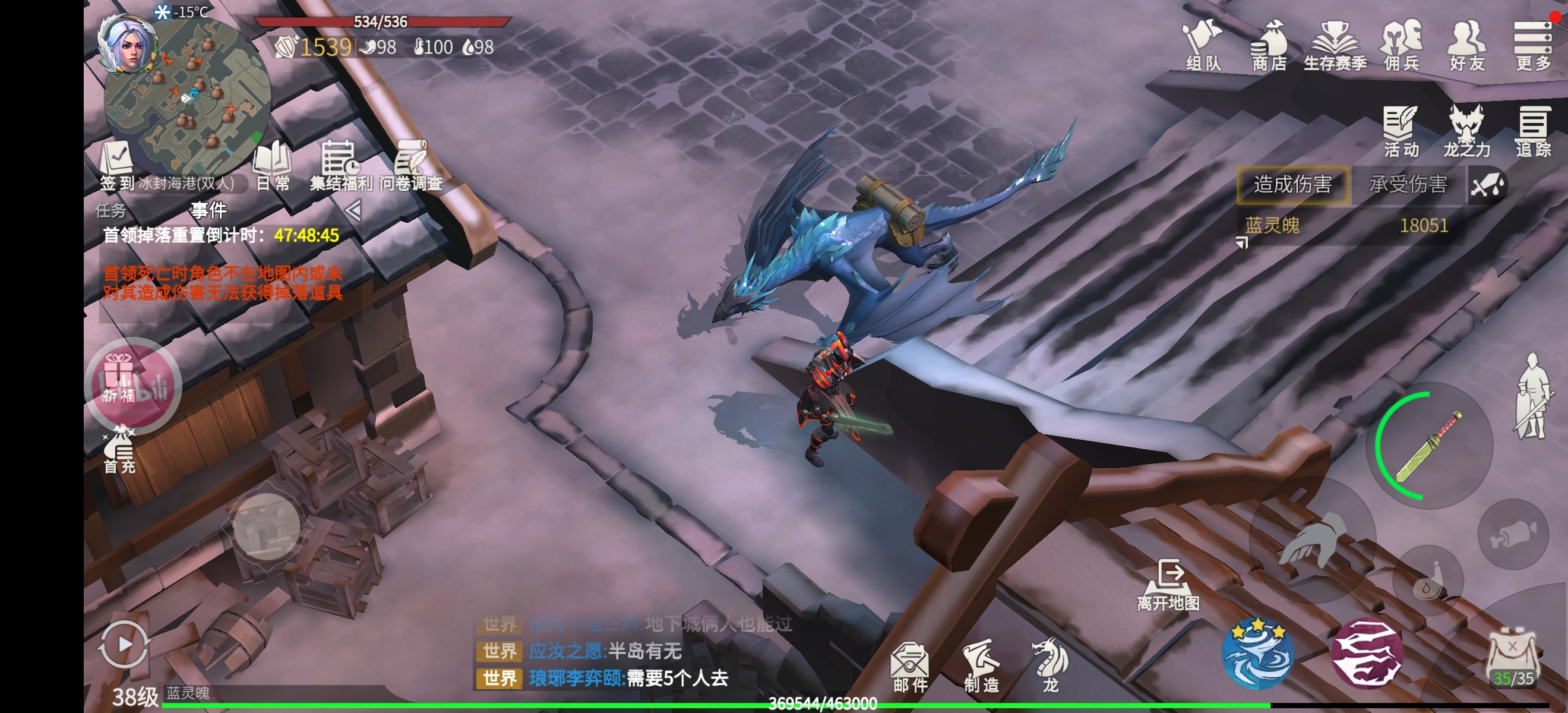1568x713 pixels.
Task: Select the 造成伤害 damage tab
Action: coord(1293,185)
